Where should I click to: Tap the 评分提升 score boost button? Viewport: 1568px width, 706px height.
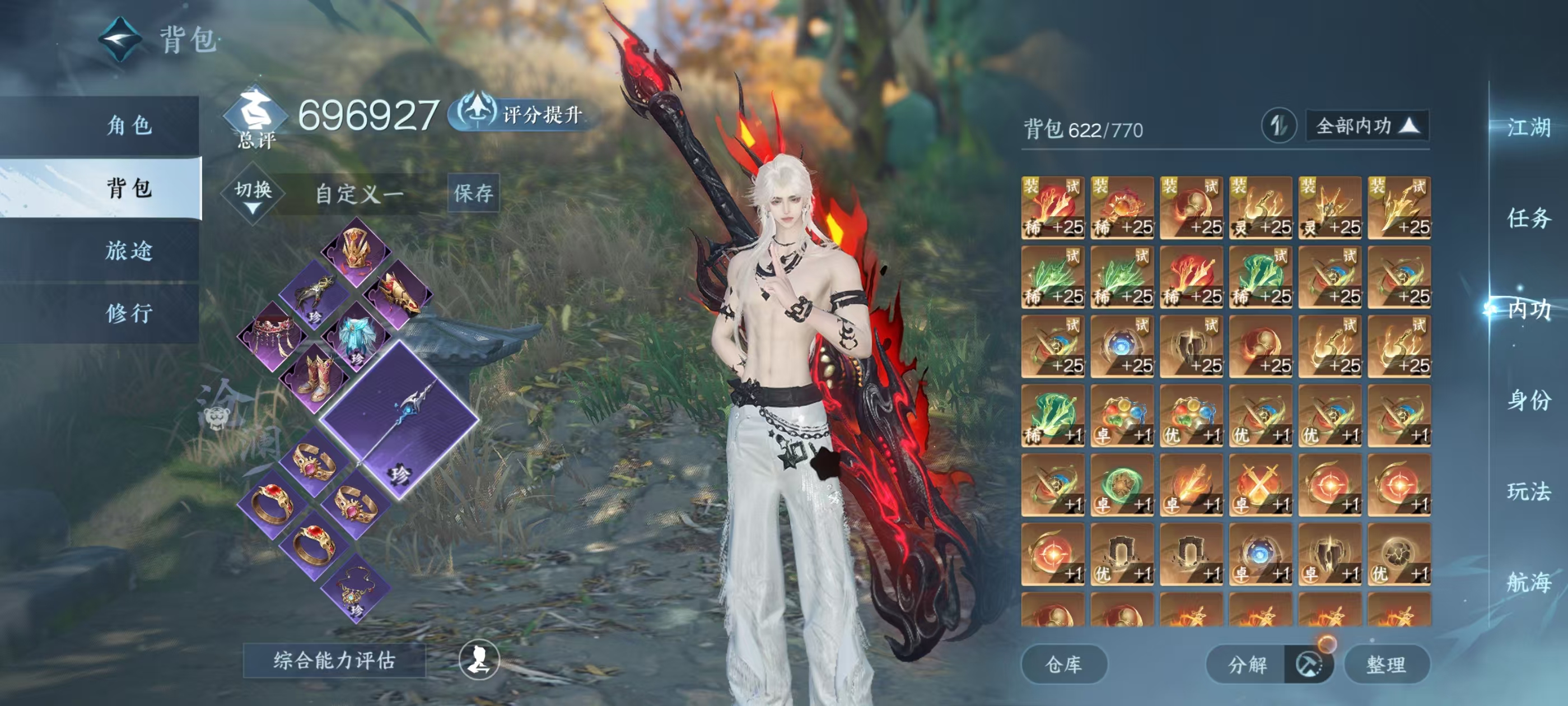coord(522,114)
